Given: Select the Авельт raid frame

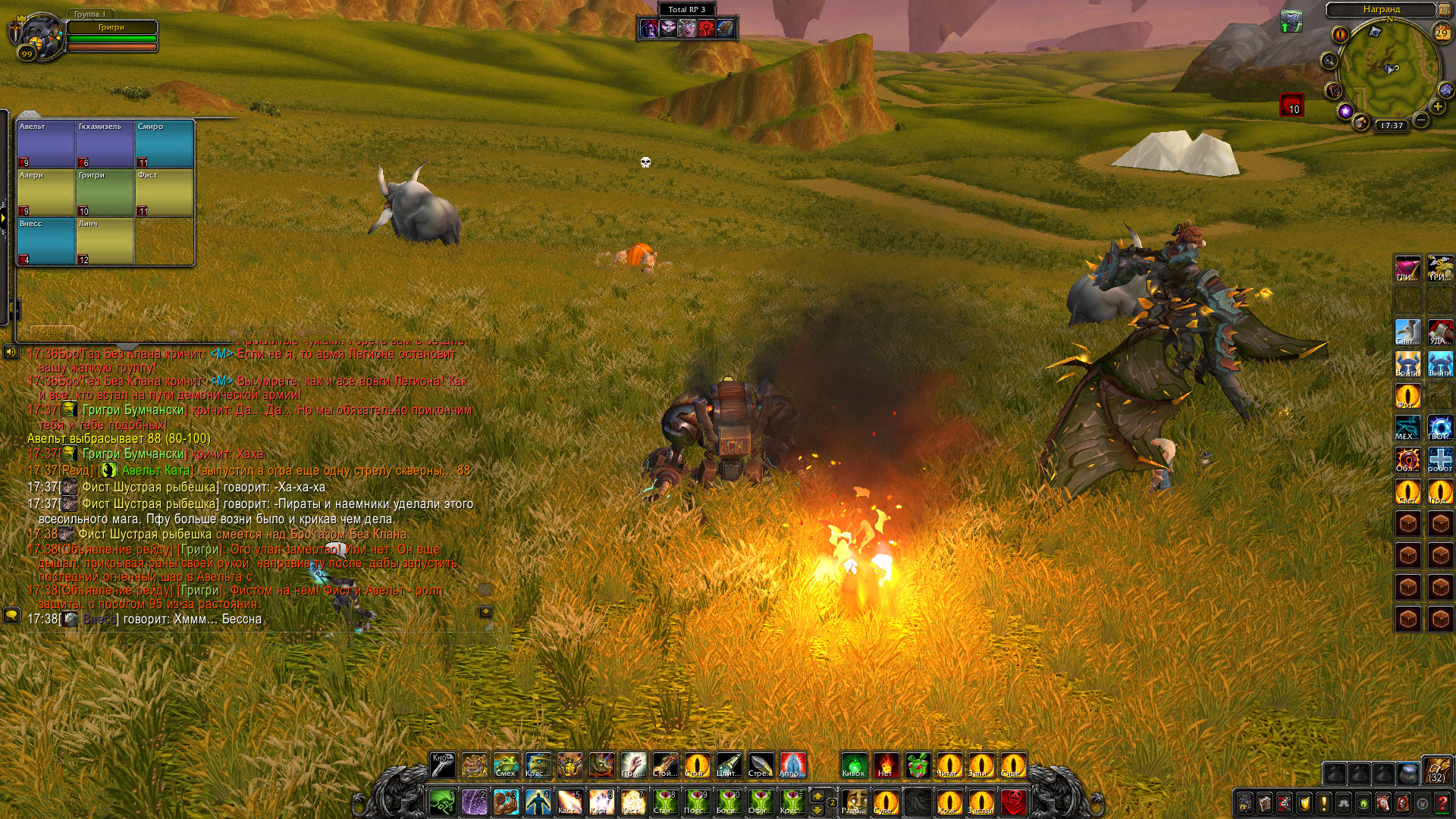Looking at the screenshot, I should click(x=45, y=143).
